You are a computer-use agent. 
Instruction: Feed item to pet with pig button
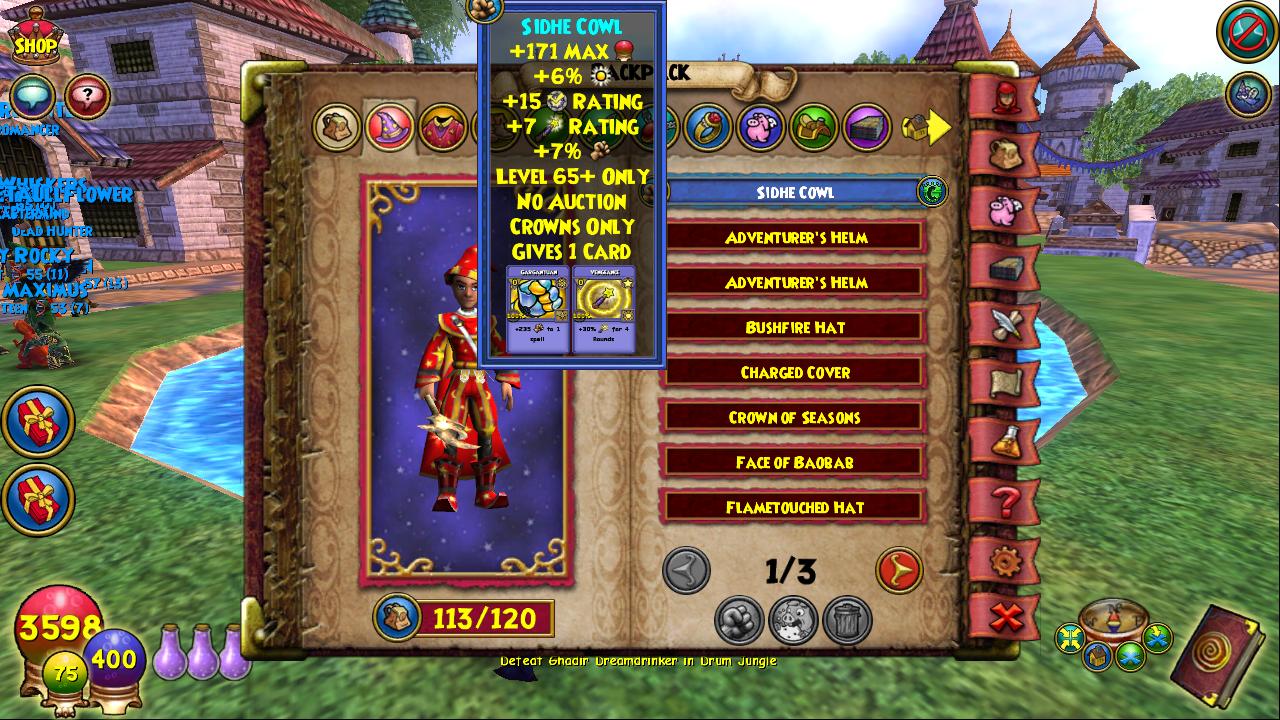point(793,620)
